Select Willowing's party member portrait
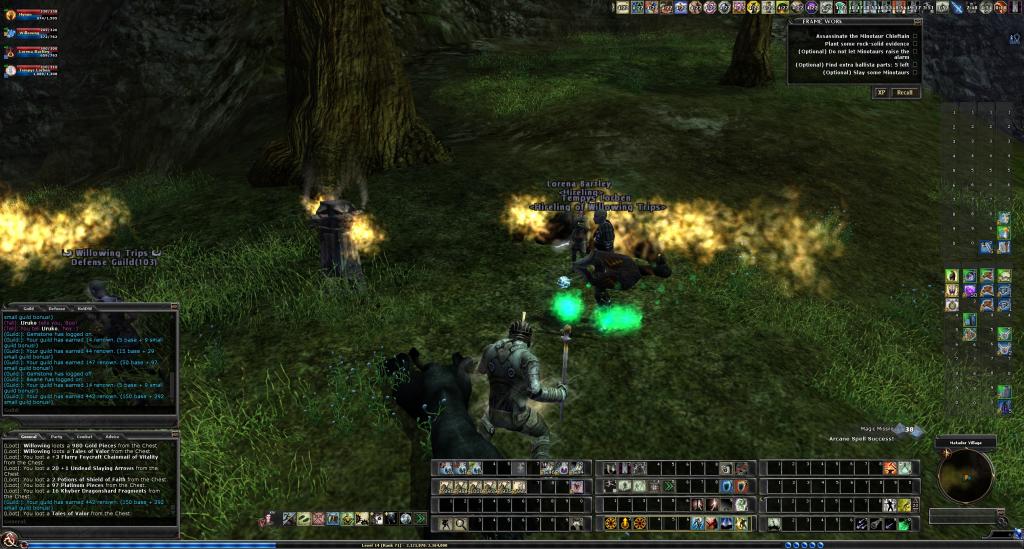This screenshot has width=1024, height=549. pos(9,31)
